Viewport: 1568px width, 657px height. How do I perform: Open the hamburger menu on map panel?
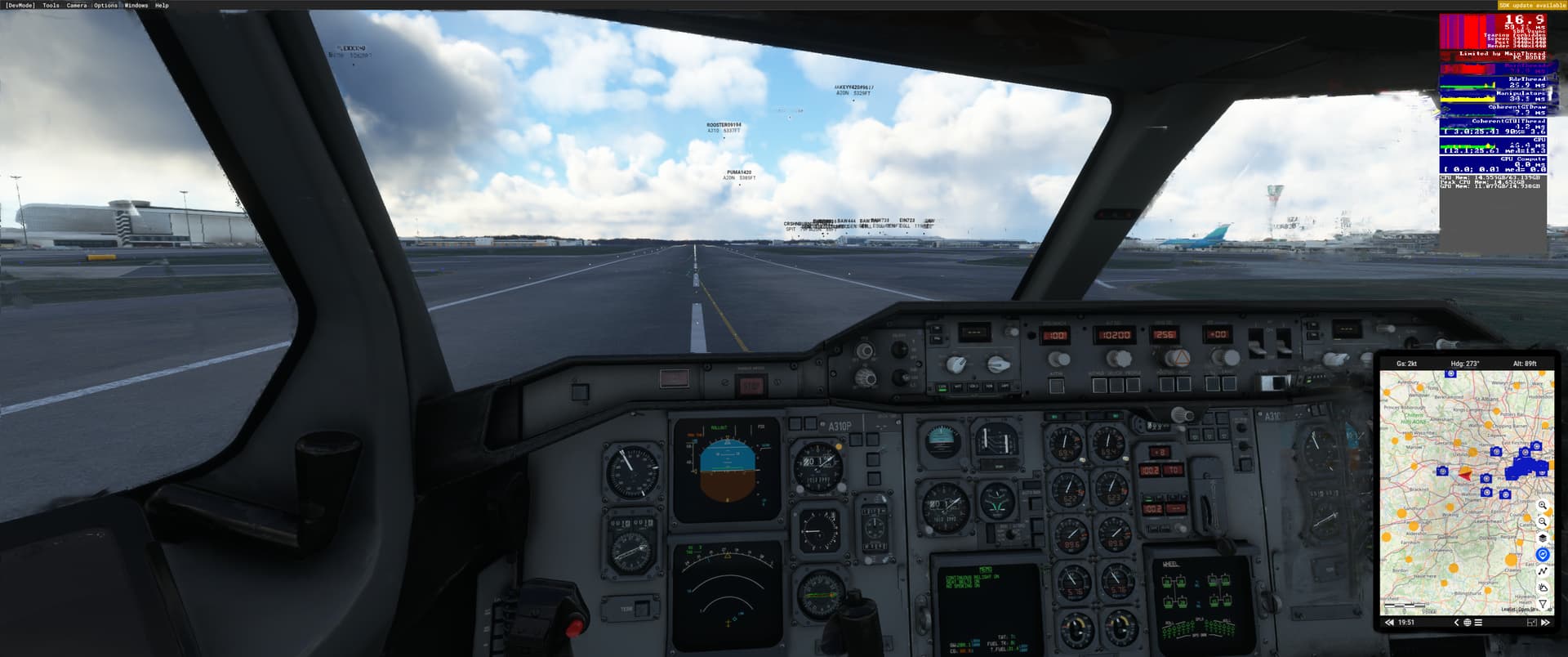click(1477, 622)
